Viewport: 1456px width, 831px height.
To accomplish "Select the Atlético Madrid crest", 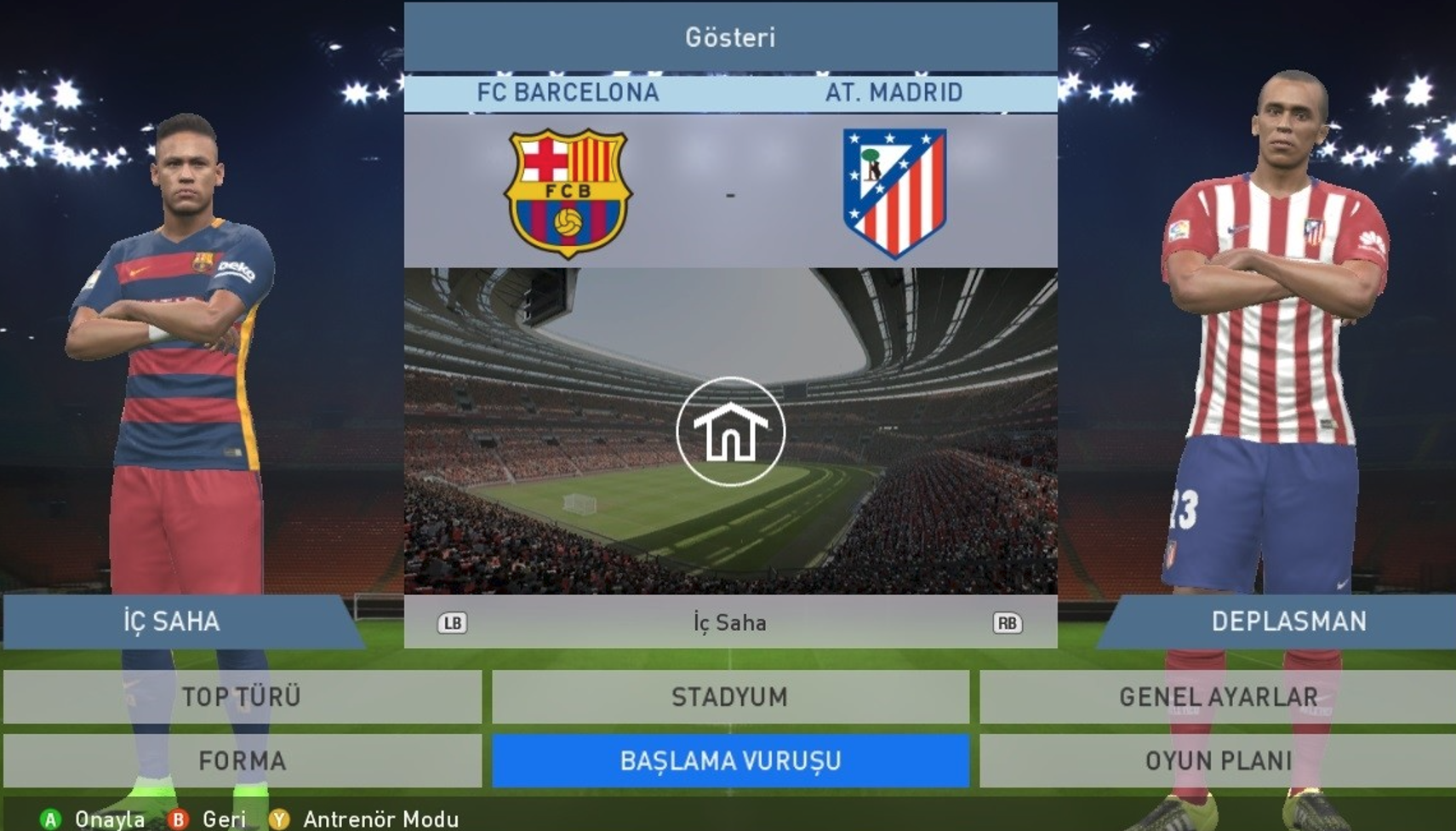I will pos(894,192).
